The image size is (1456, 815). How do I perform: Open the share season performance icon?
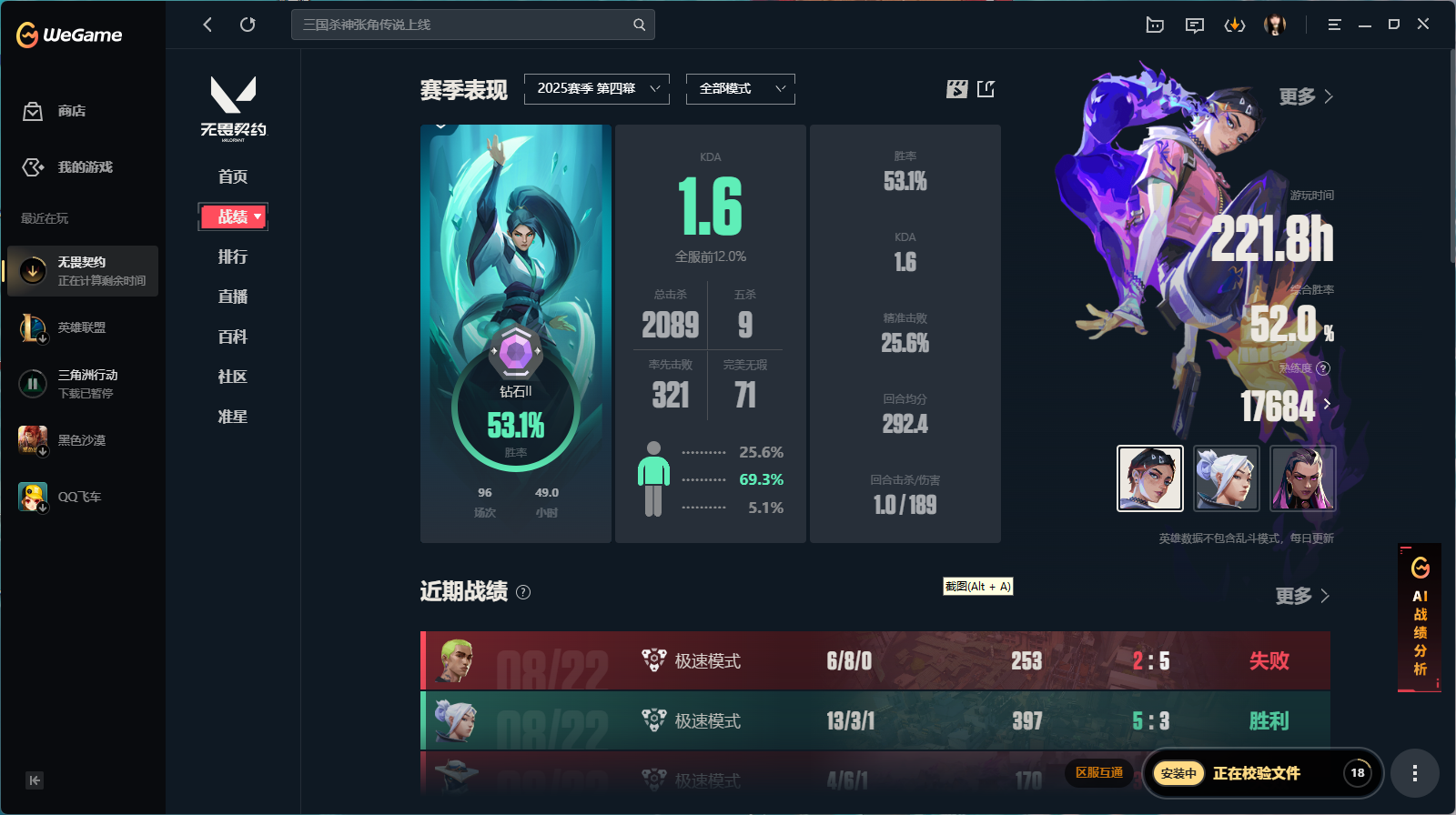[x=986, y=88]
